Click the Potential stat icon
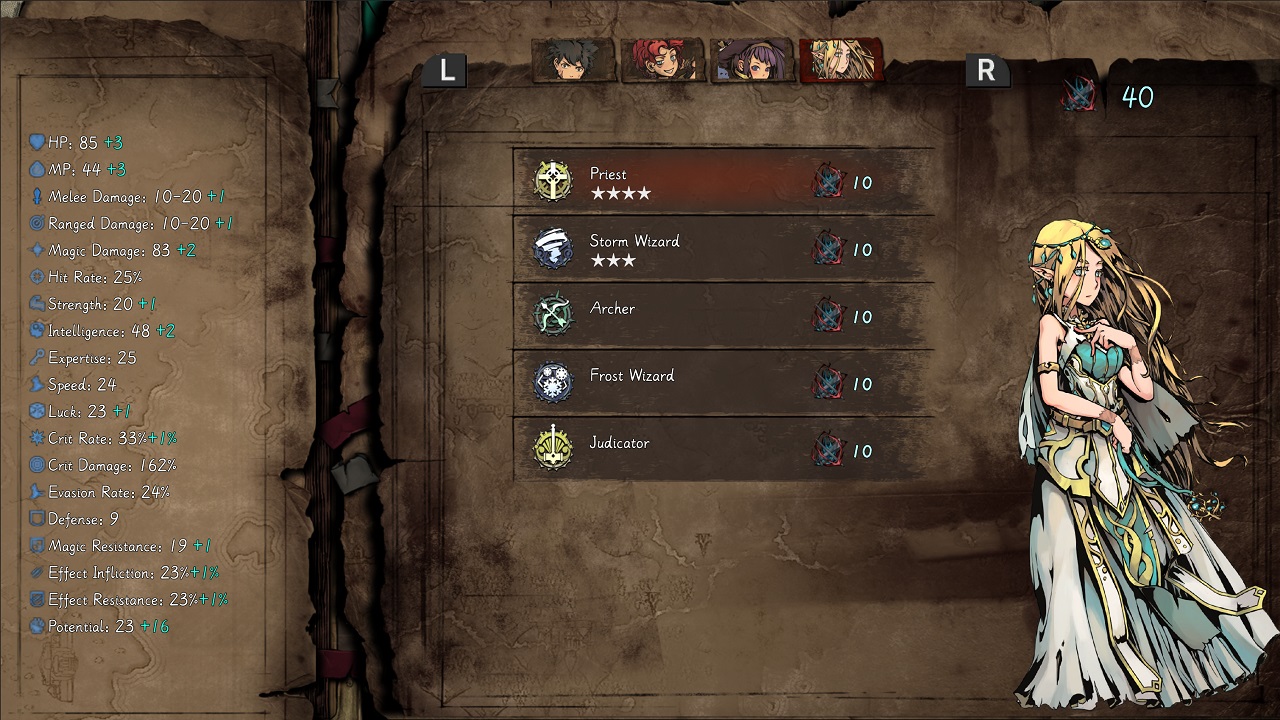Viewport: 1280px width, 720px height. point(38,627)
